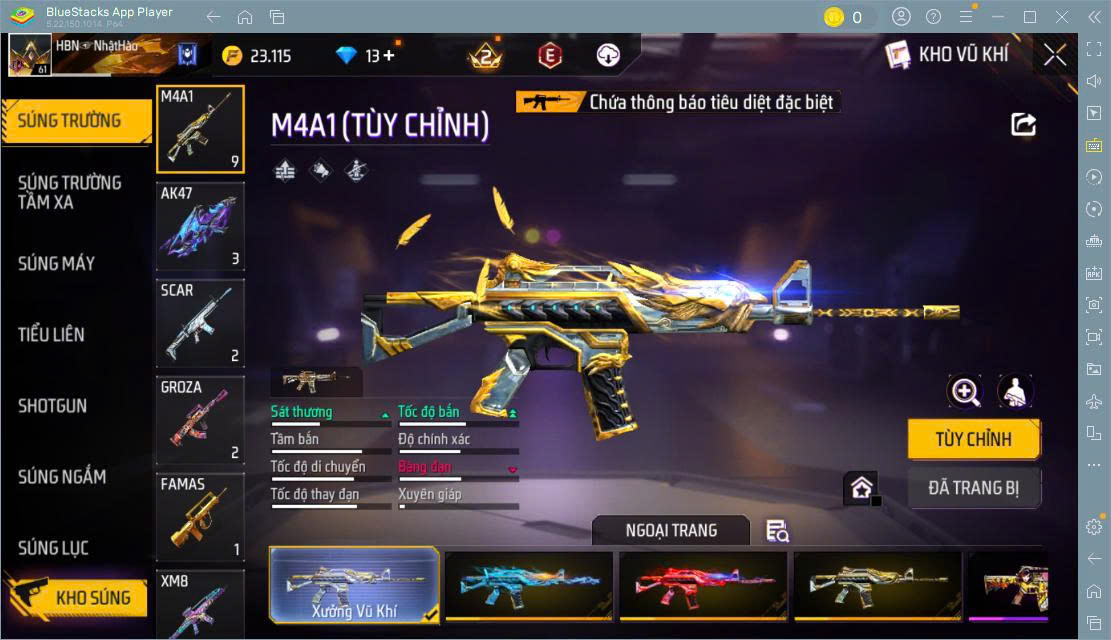Pick the FAMAS weapon entry
Viewport: 1111px width, 640px height.
coord(200,517)
